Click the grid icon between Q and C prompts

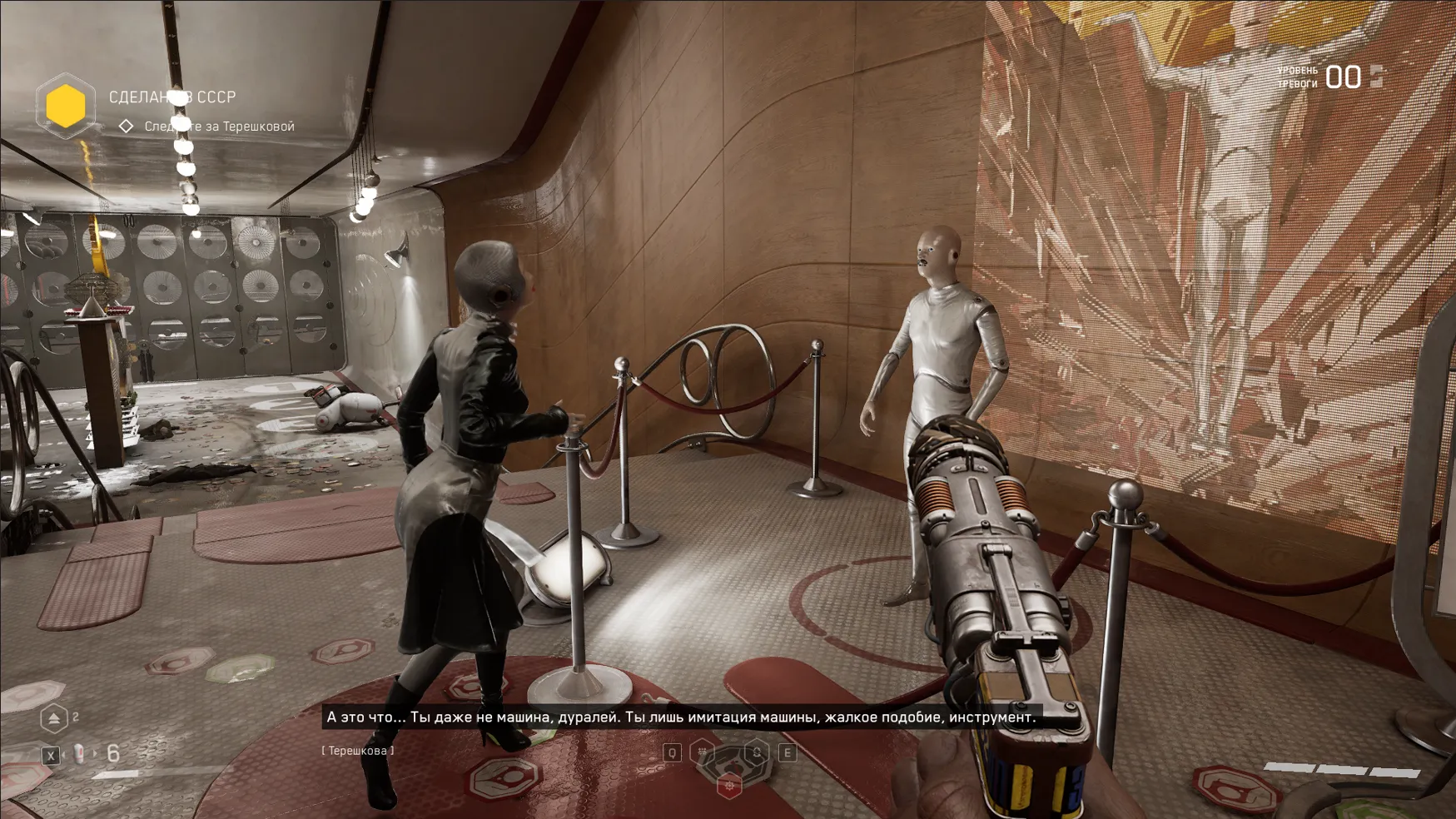click(x=702, y=751)
